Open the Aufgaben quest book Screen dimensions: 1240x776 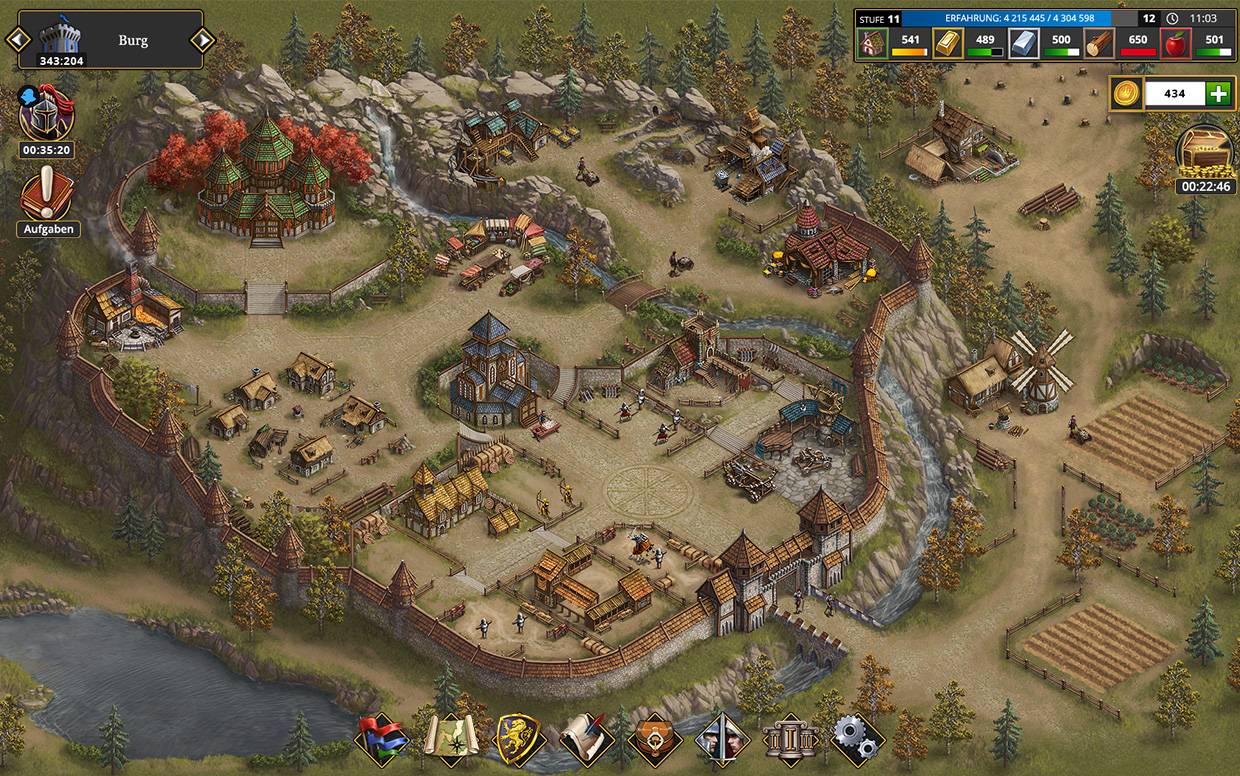coord(46,194)
